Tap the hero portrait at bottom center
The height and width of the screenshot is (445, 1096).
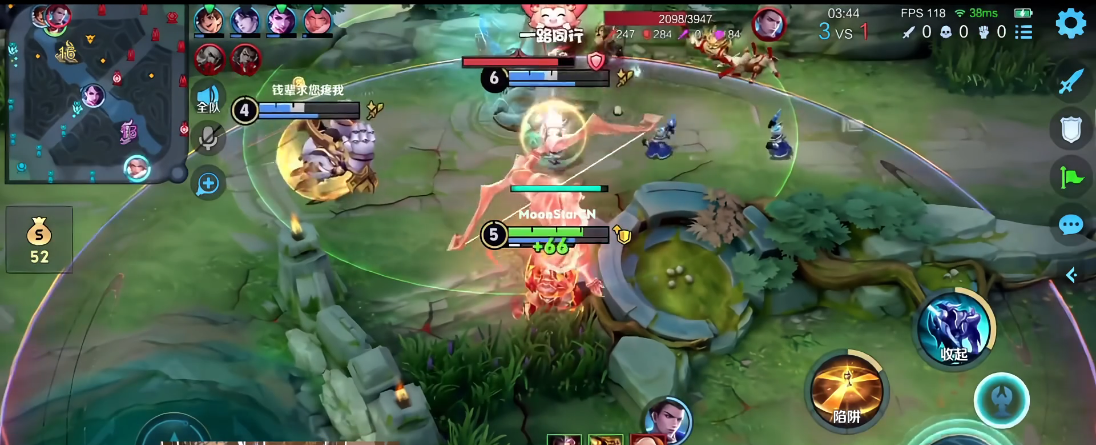(665, 420)
